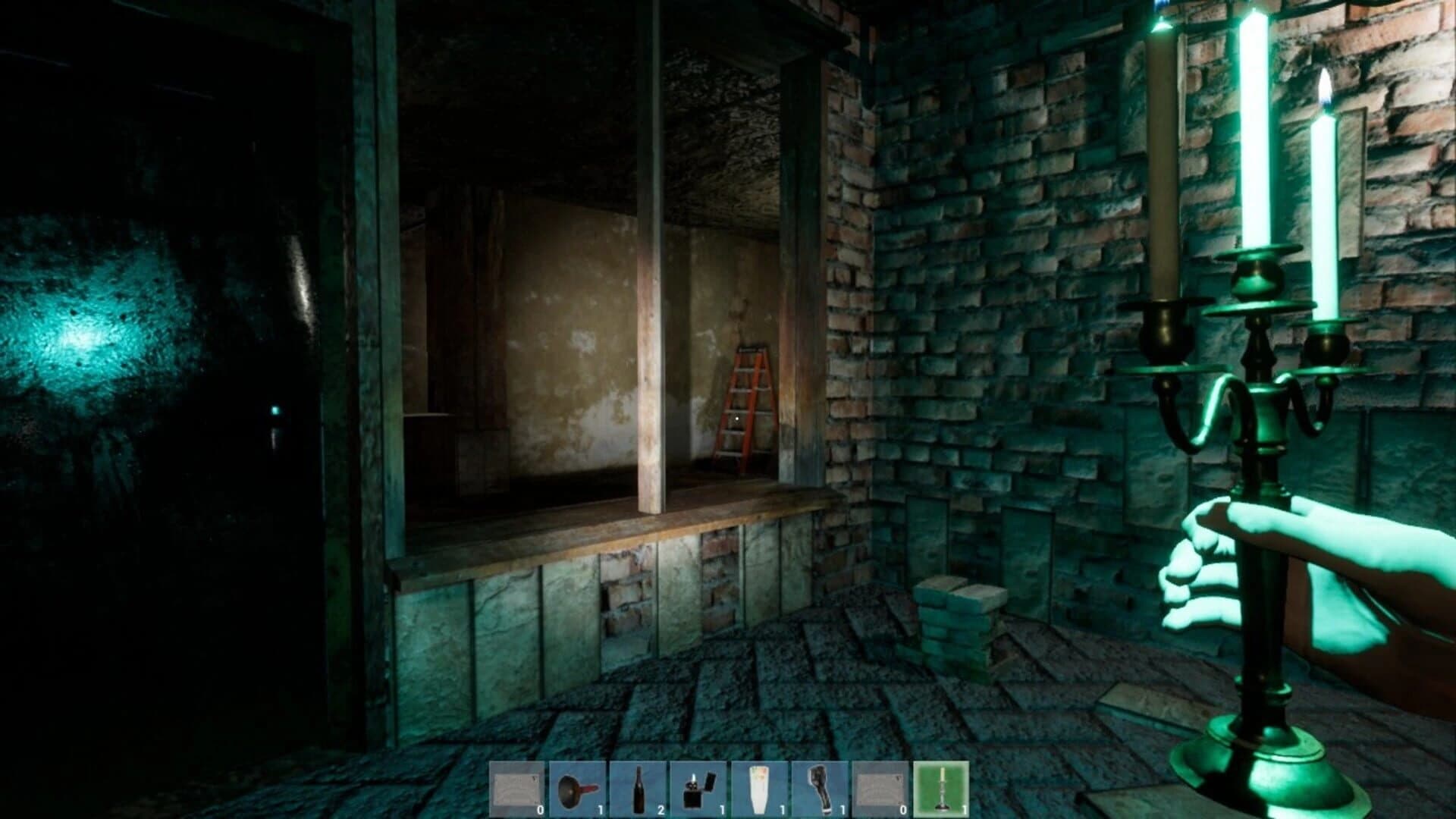Screen dimensions: 1456x819
Task: Click the first envelope hotbar slot
Action: (516, 789)
